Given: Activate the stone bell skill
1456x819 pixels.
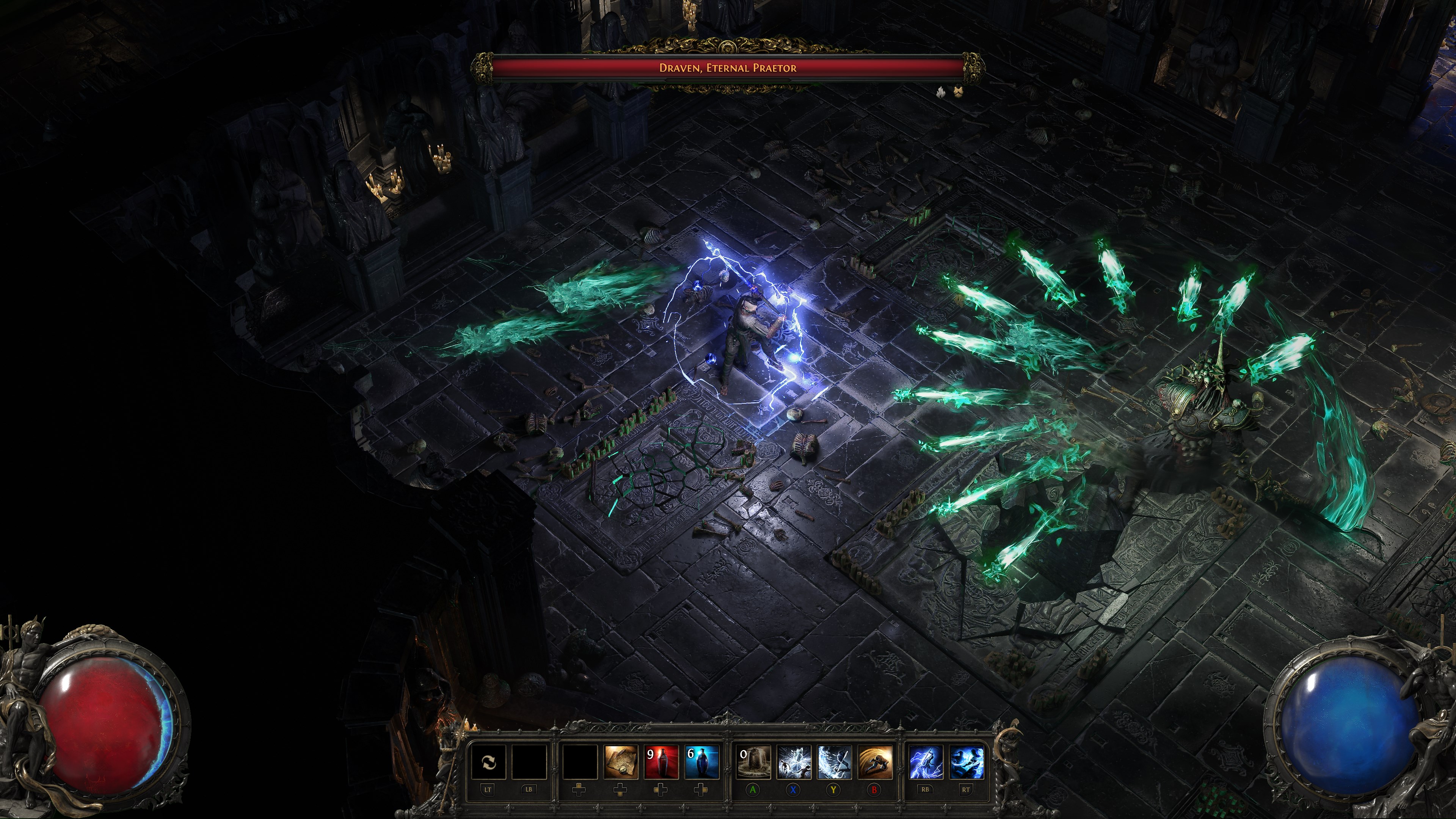Looking at the screenshot, I should (x=753, y=762).
